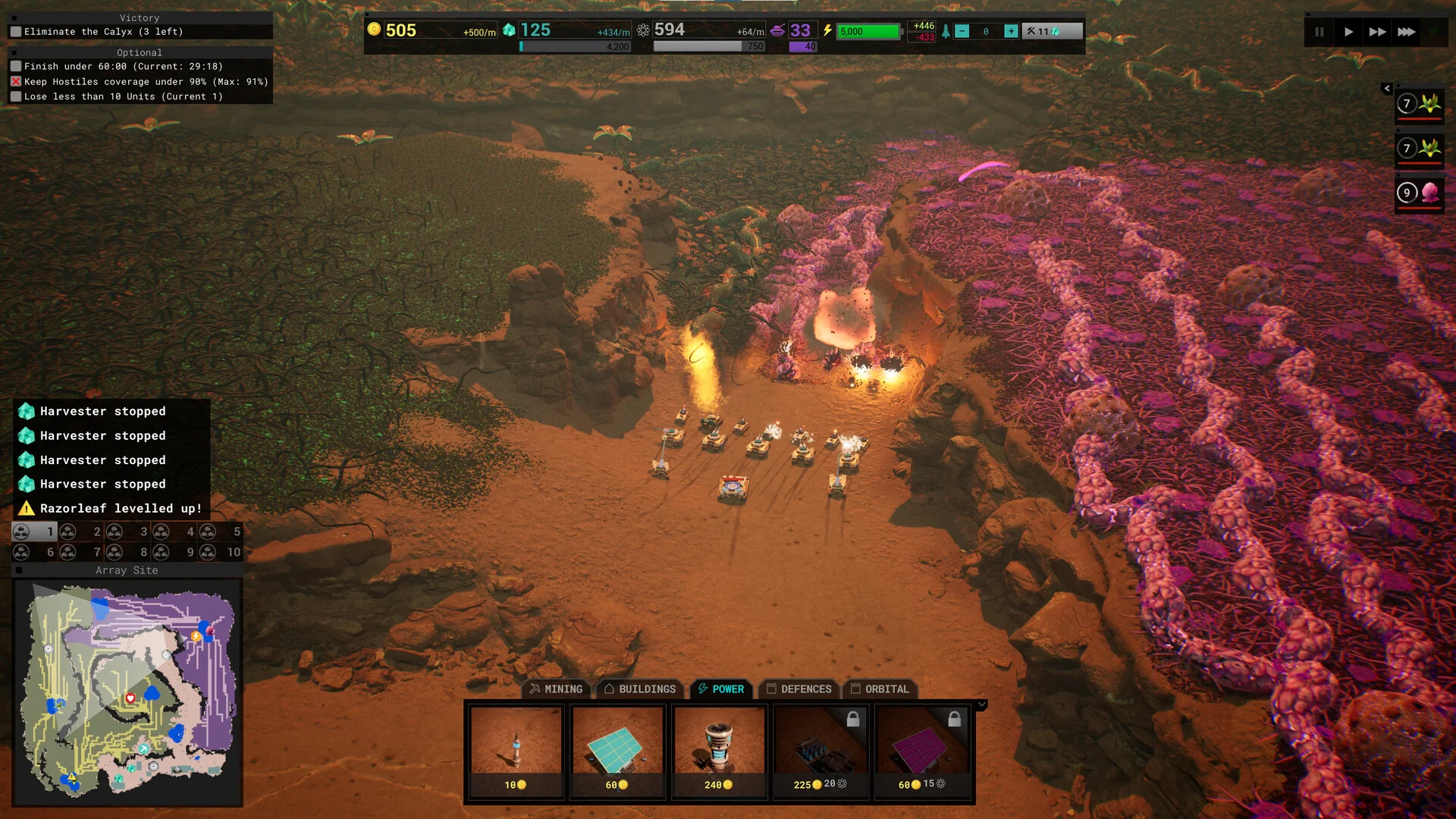Open the Buildings build tab
1456x819 pixels.
639,689
